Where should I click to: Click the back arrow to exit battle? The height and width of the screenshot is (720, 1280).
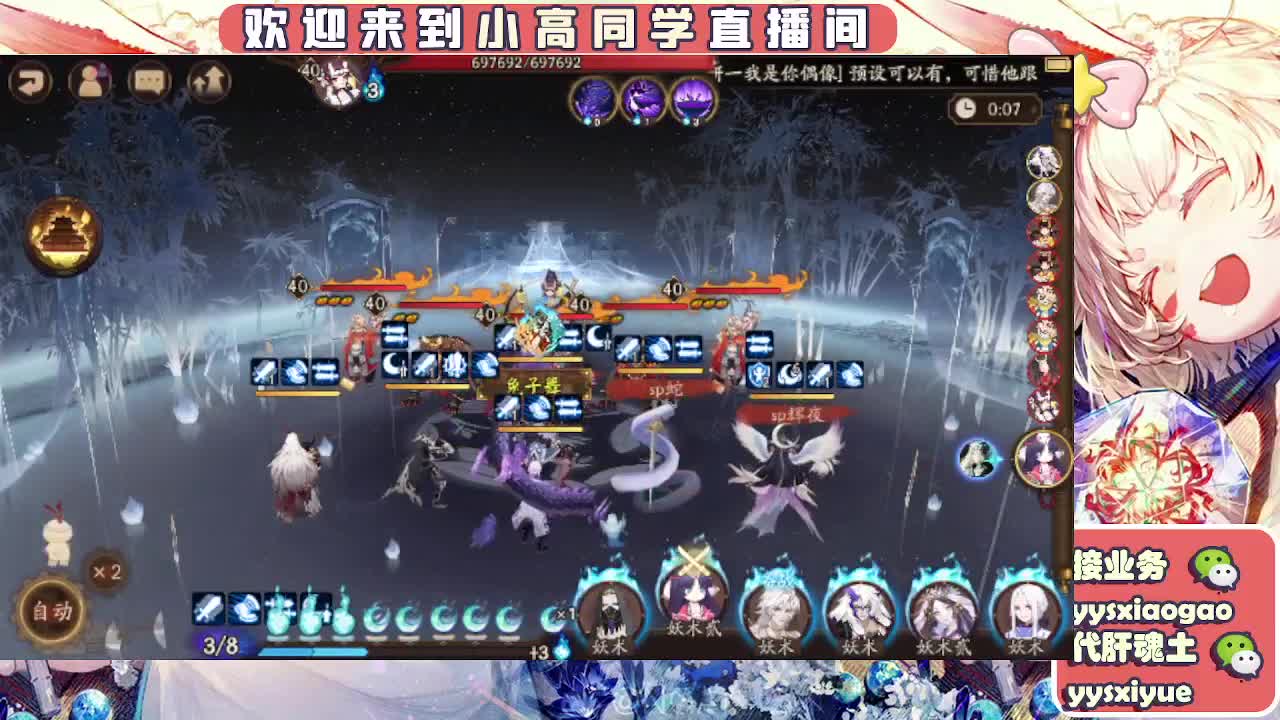[x=33, y=81]
